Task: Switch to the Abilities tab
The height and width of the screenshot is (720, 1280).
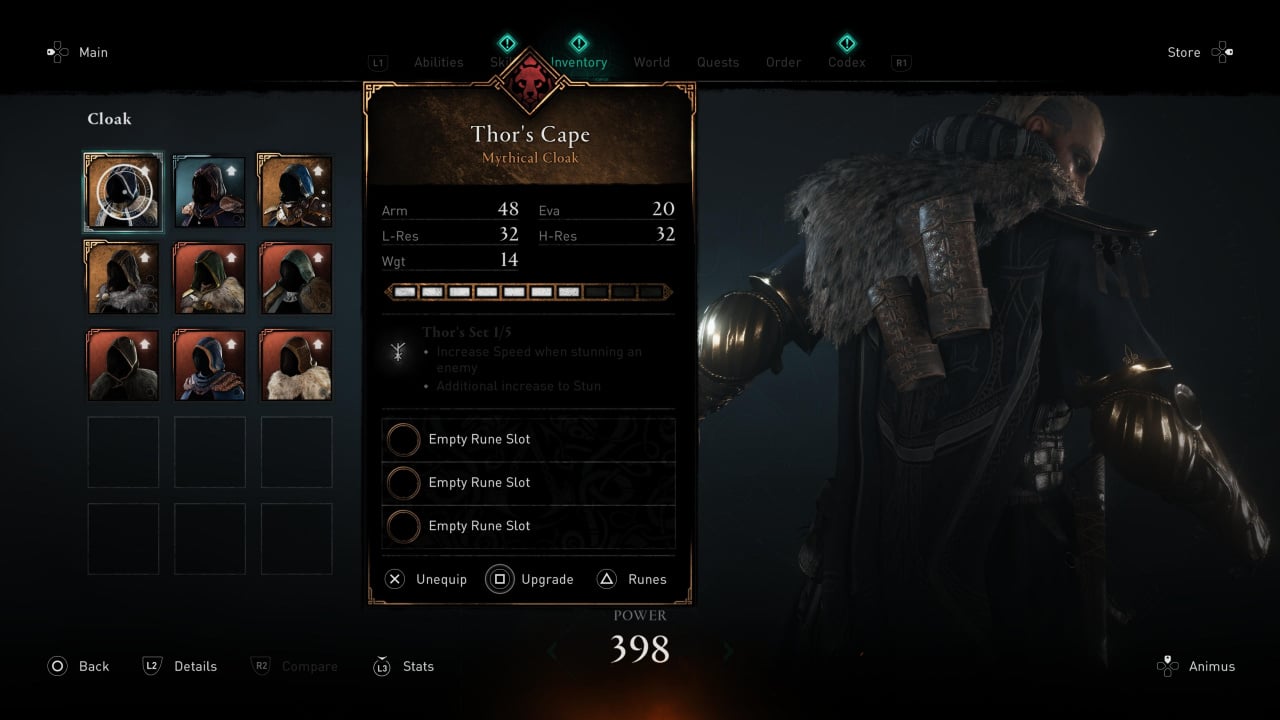Action: (x=438, y=62)
